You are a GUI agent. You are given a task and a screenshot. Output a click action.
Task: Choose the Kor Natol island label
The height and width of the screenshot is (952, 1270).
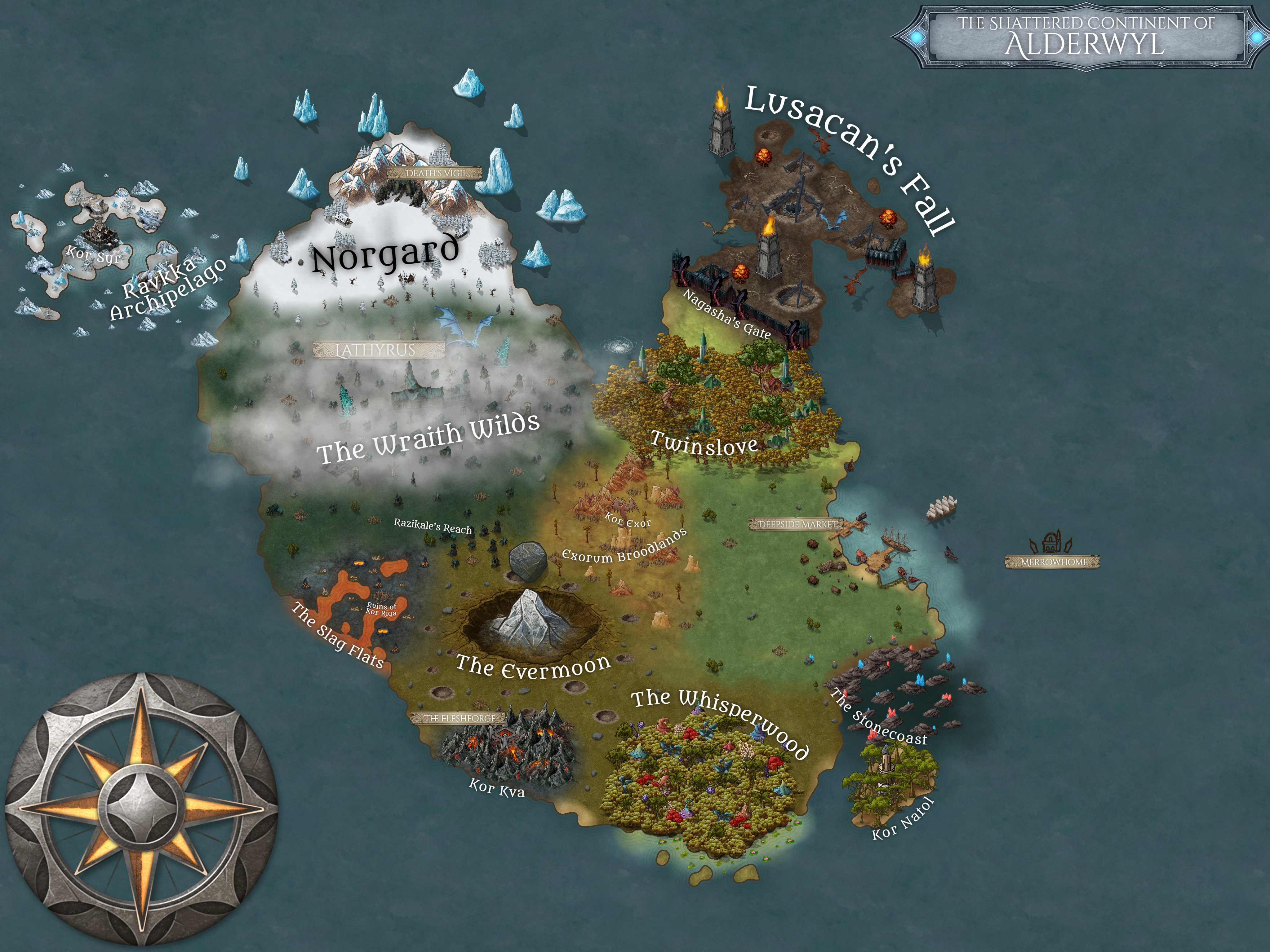click(903, 819)
